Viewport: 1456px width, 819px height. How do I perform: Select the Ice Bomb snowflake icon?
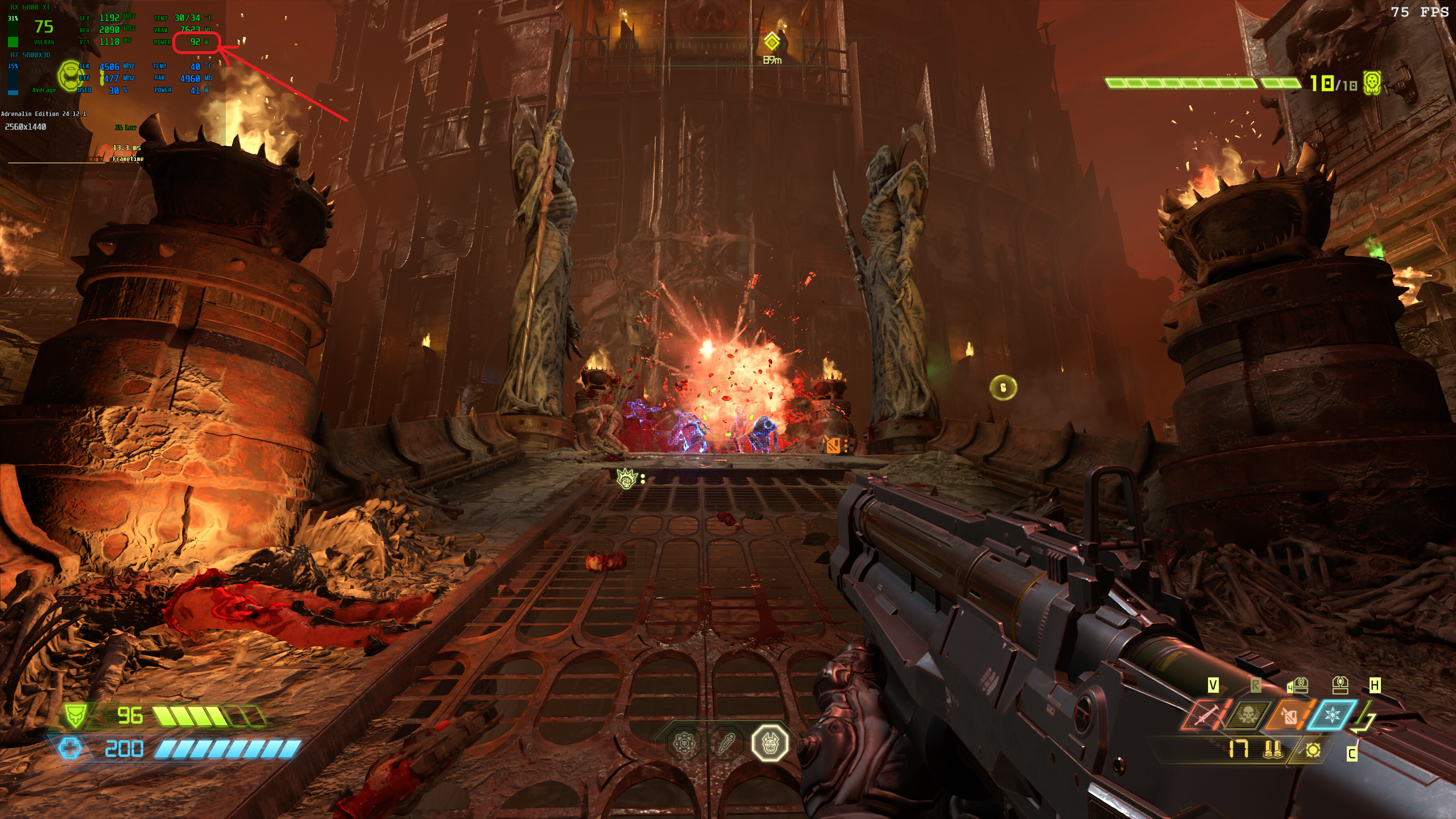coord(1332,715)
